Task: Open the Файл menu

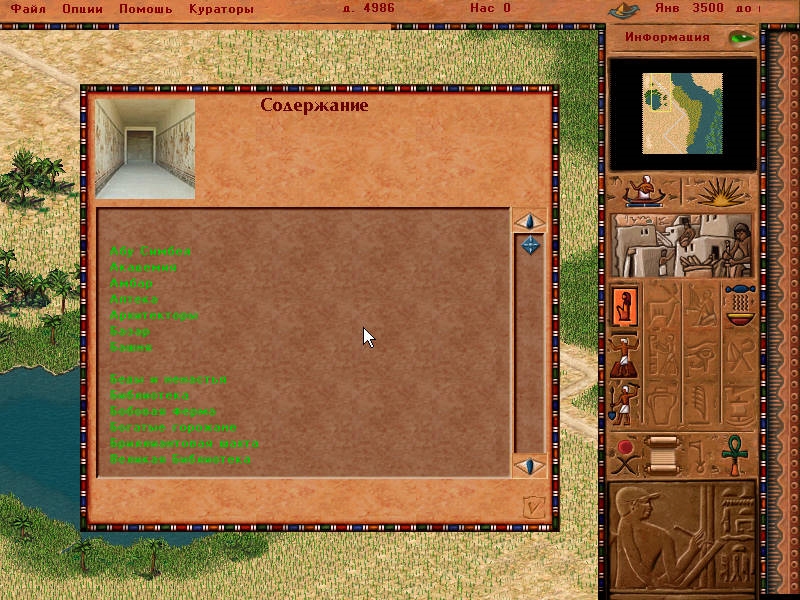Action: coord(28,8)
